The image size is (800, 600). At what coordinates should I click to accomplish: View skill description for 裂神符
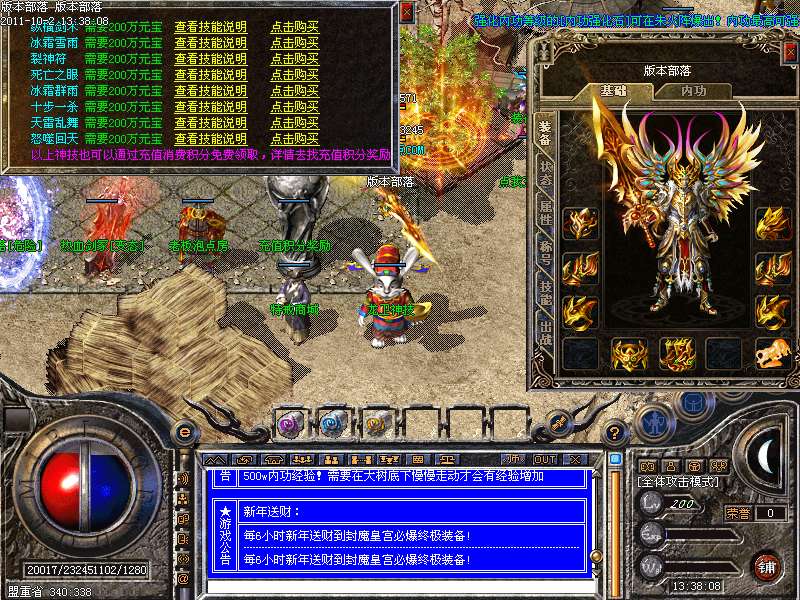point(210,59)
